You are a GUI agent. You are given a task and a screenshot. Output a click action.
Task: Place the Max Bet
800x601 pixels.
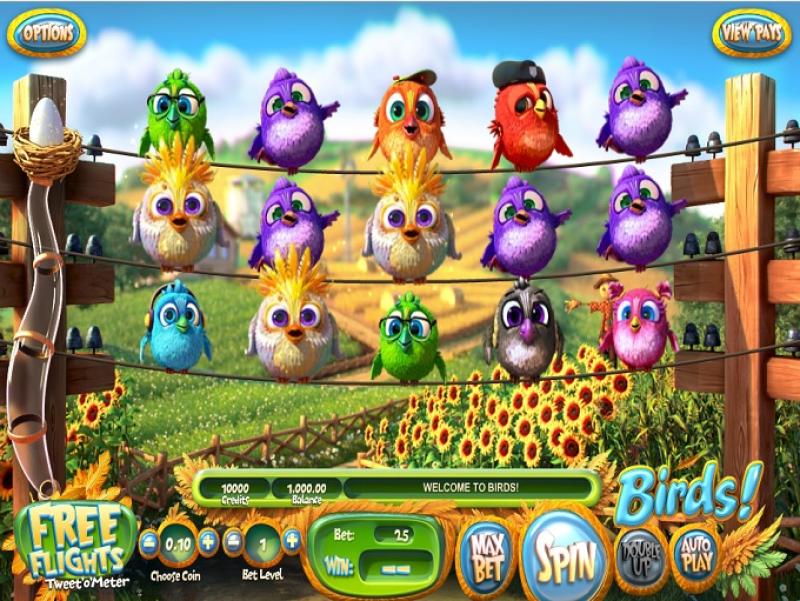tap(486, 552)
